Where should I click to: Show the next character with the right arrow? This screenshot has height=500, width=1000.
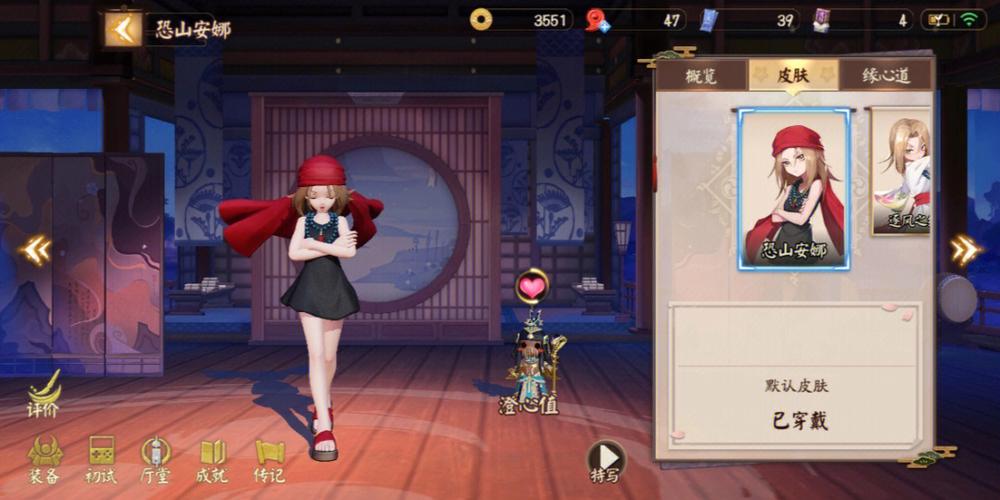(x=964, y=250)
